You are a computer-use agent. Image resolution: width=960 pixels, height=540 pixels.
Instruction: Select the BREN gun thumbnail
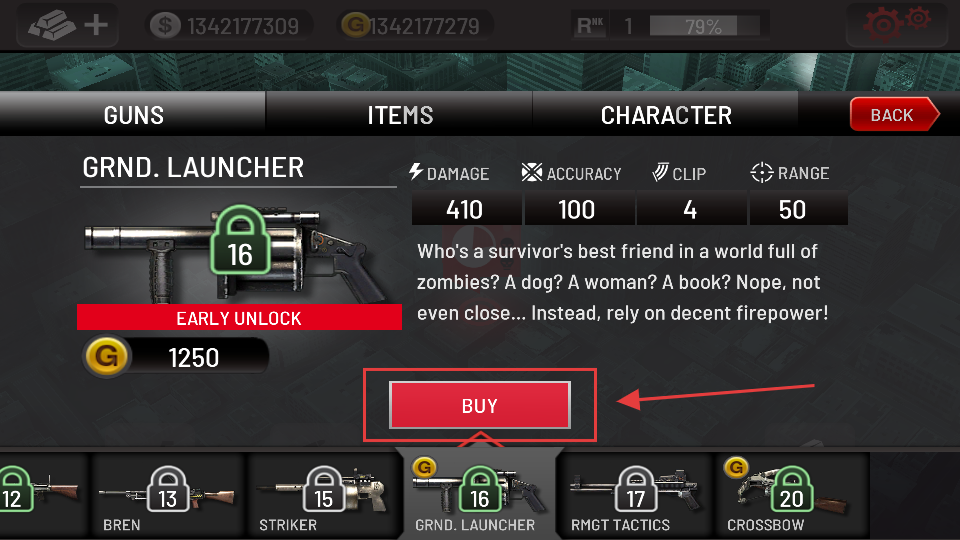click(x=168, y=496)
